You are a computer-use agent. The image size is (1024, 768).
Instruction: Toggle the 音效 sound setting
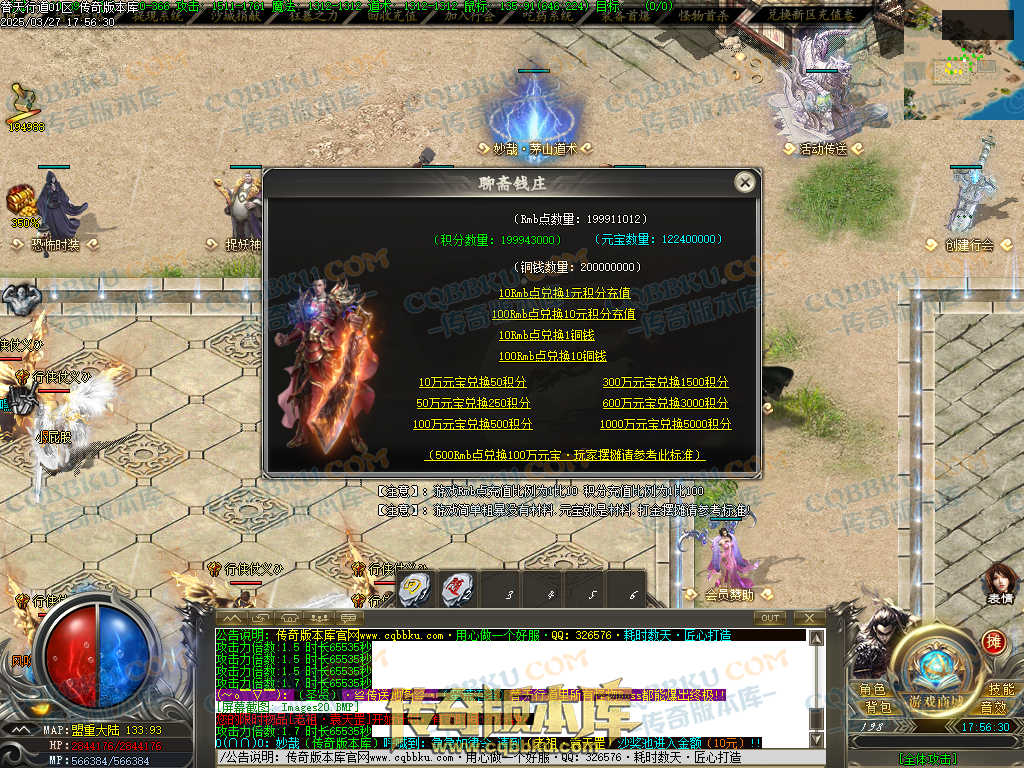click(x=994, y=707)
